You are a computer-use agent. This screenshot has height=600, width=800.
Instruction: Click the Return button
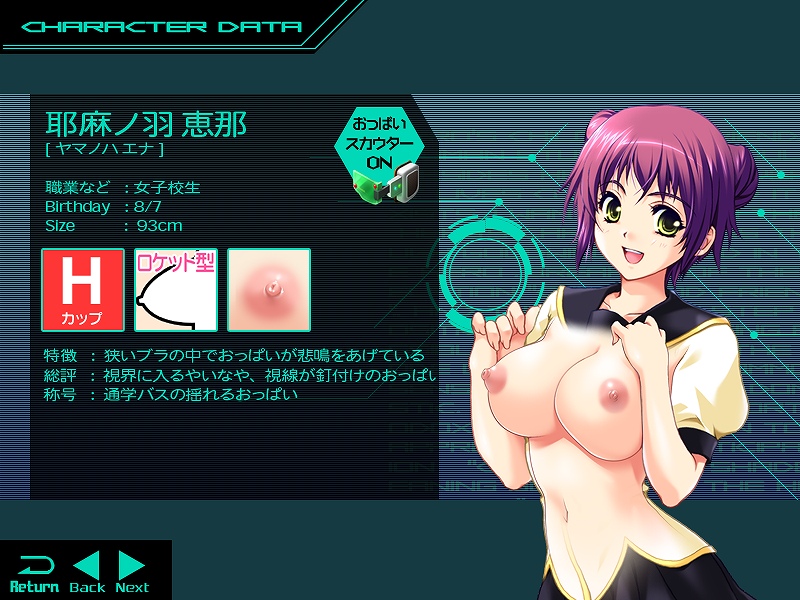tap(34, 572)
